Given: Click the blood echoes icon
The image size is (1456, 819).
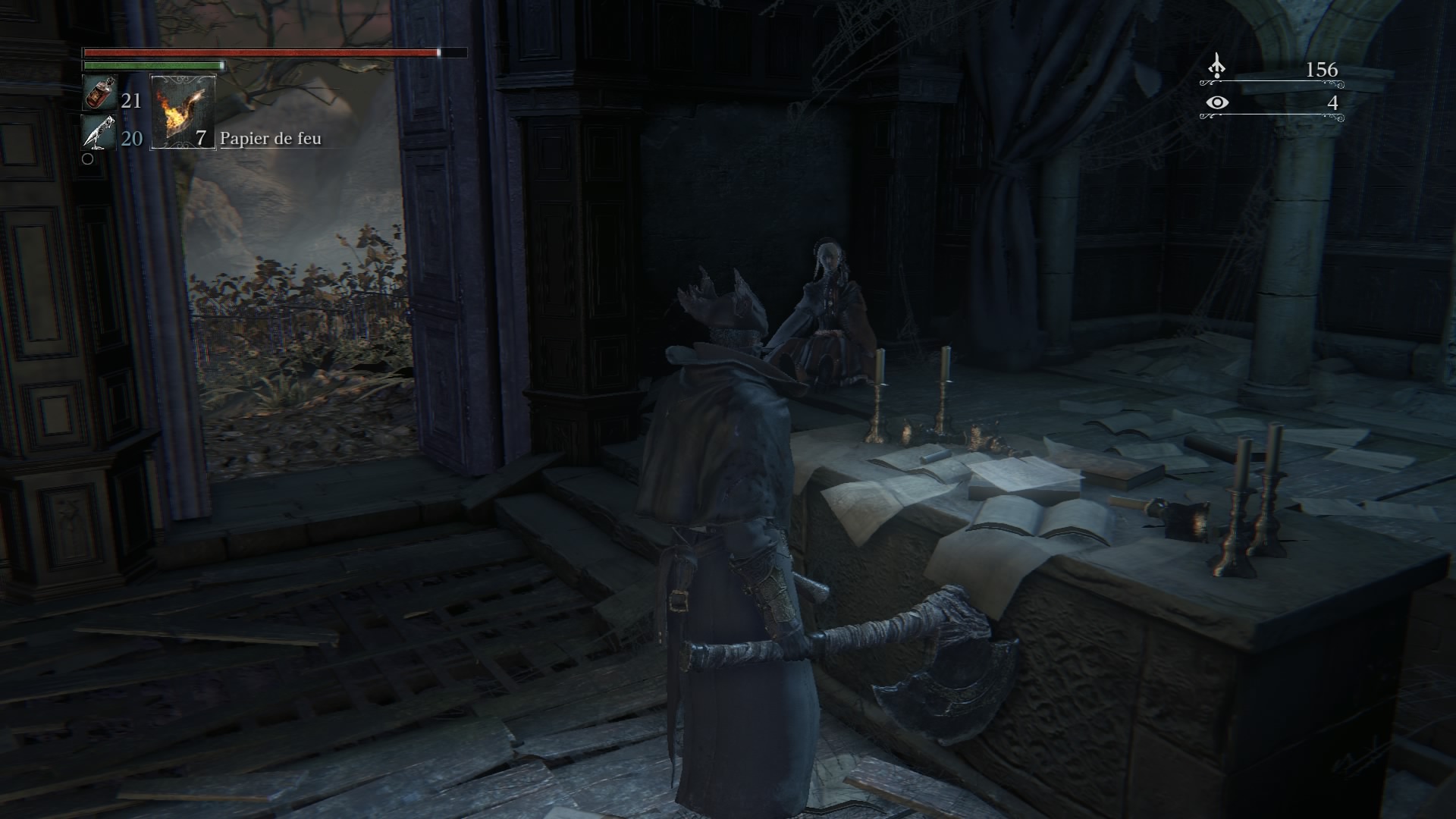Looking at the screenshot, I should coord(1216,67).
